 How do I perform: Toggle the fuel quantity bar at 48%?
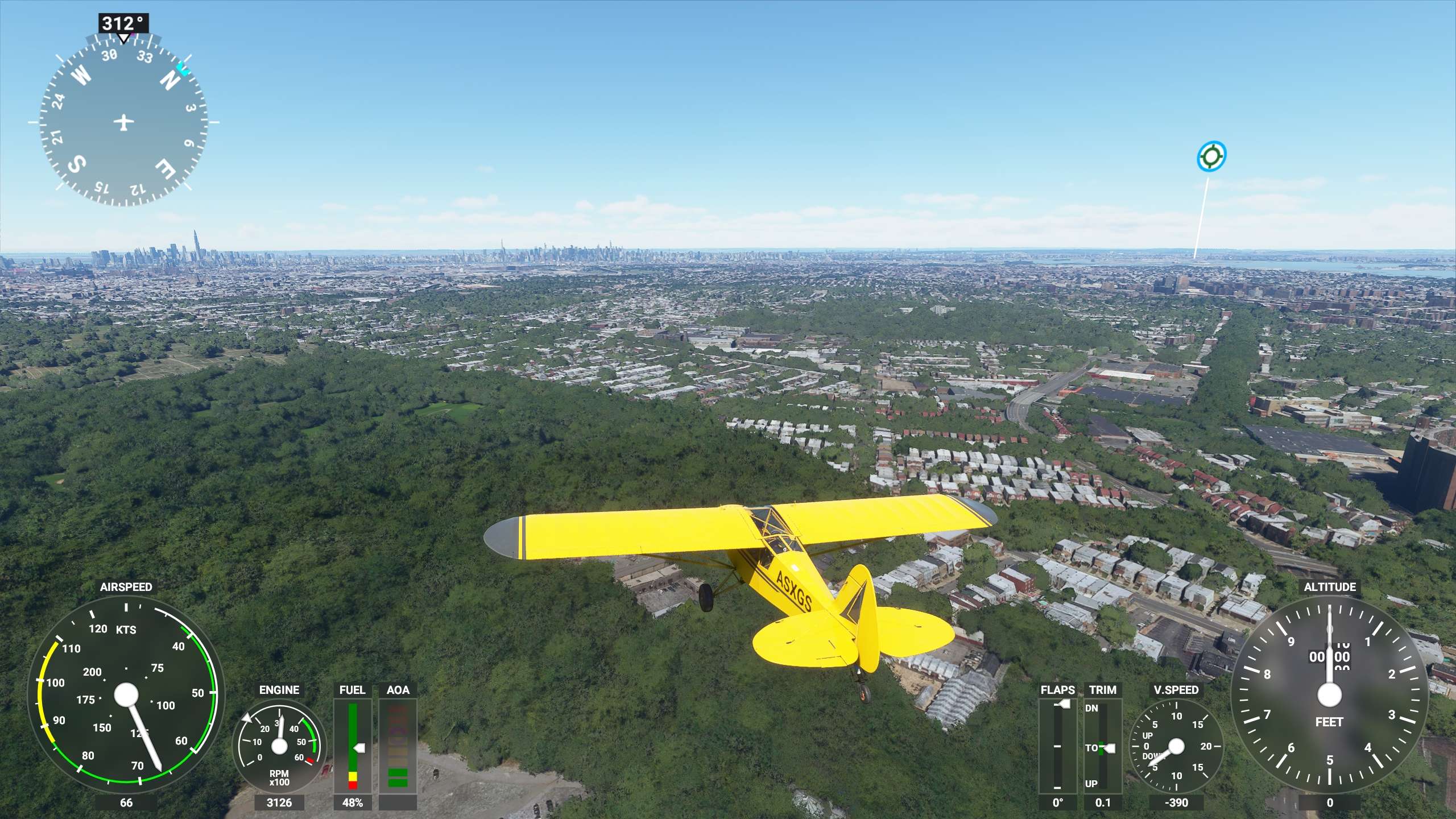353,745
